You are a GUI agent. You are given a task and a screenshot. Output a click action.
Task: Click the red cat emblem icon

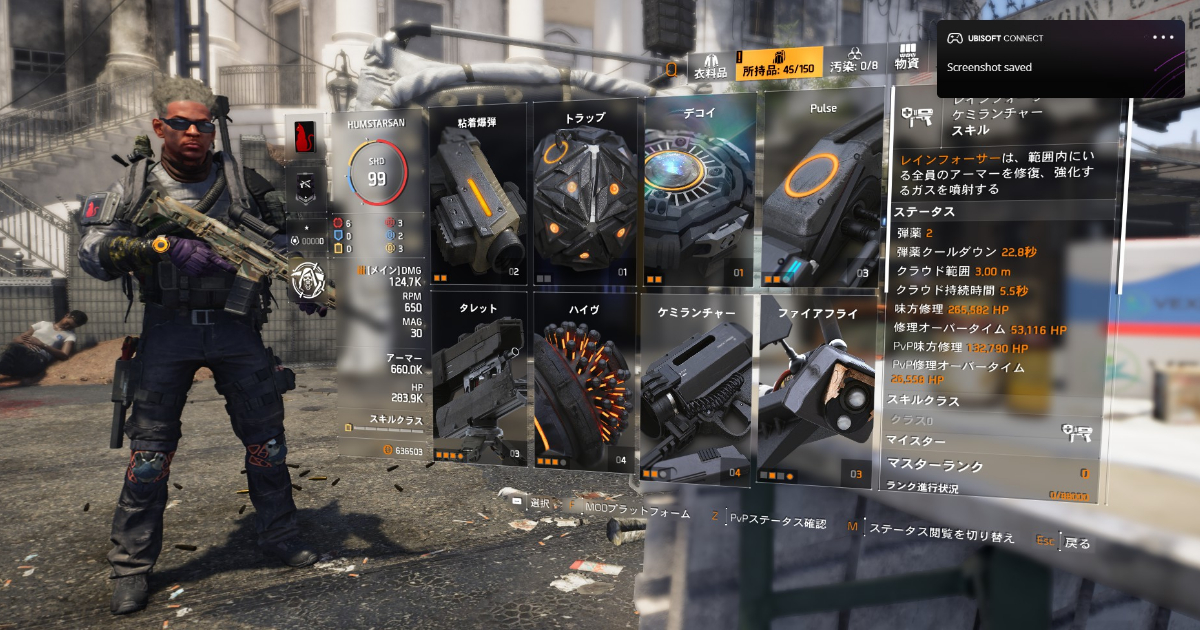pyautogui.click(x=307, y=138)
